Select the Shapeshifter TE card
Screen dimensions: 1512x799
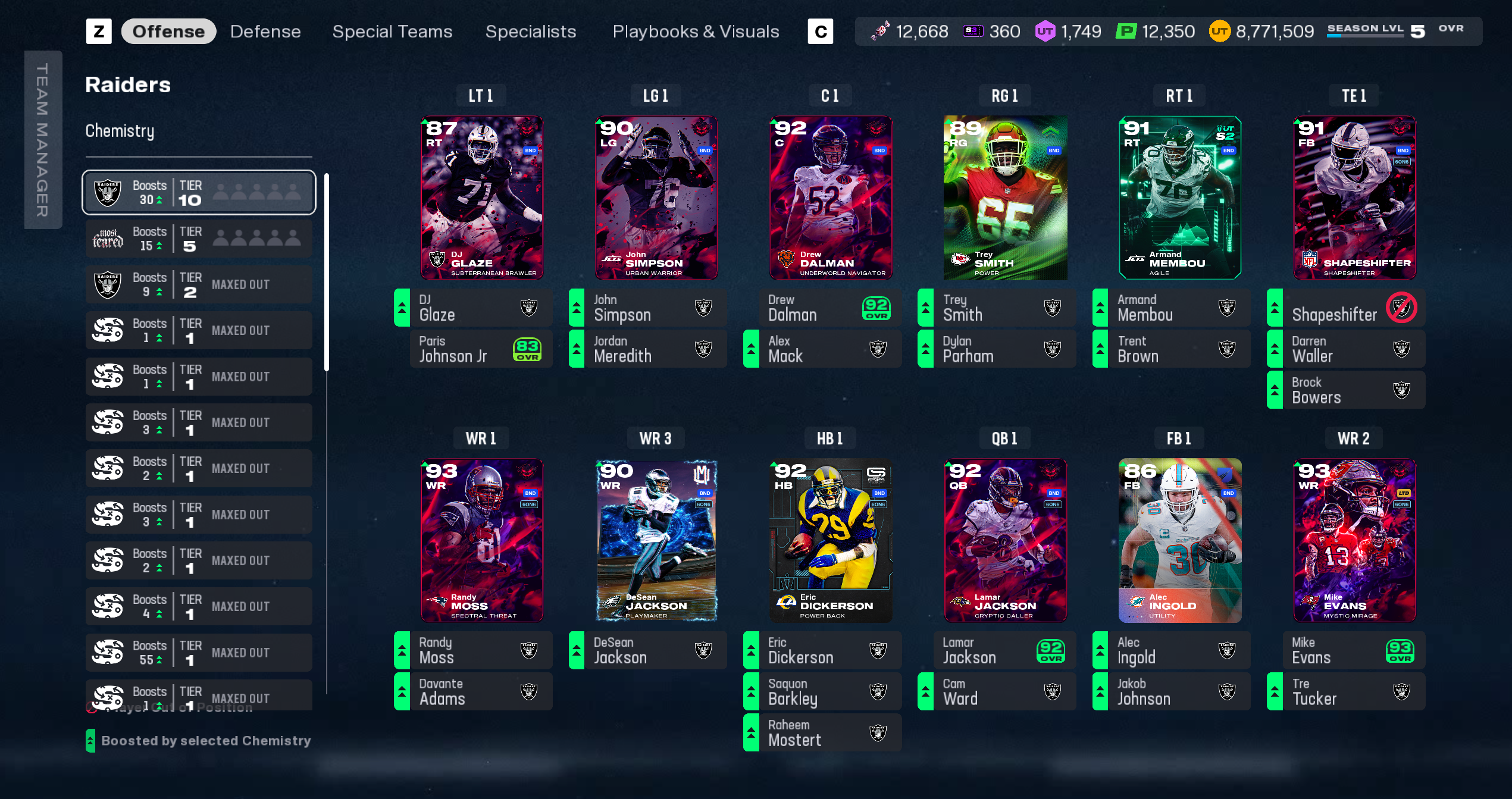point(1354,198)
